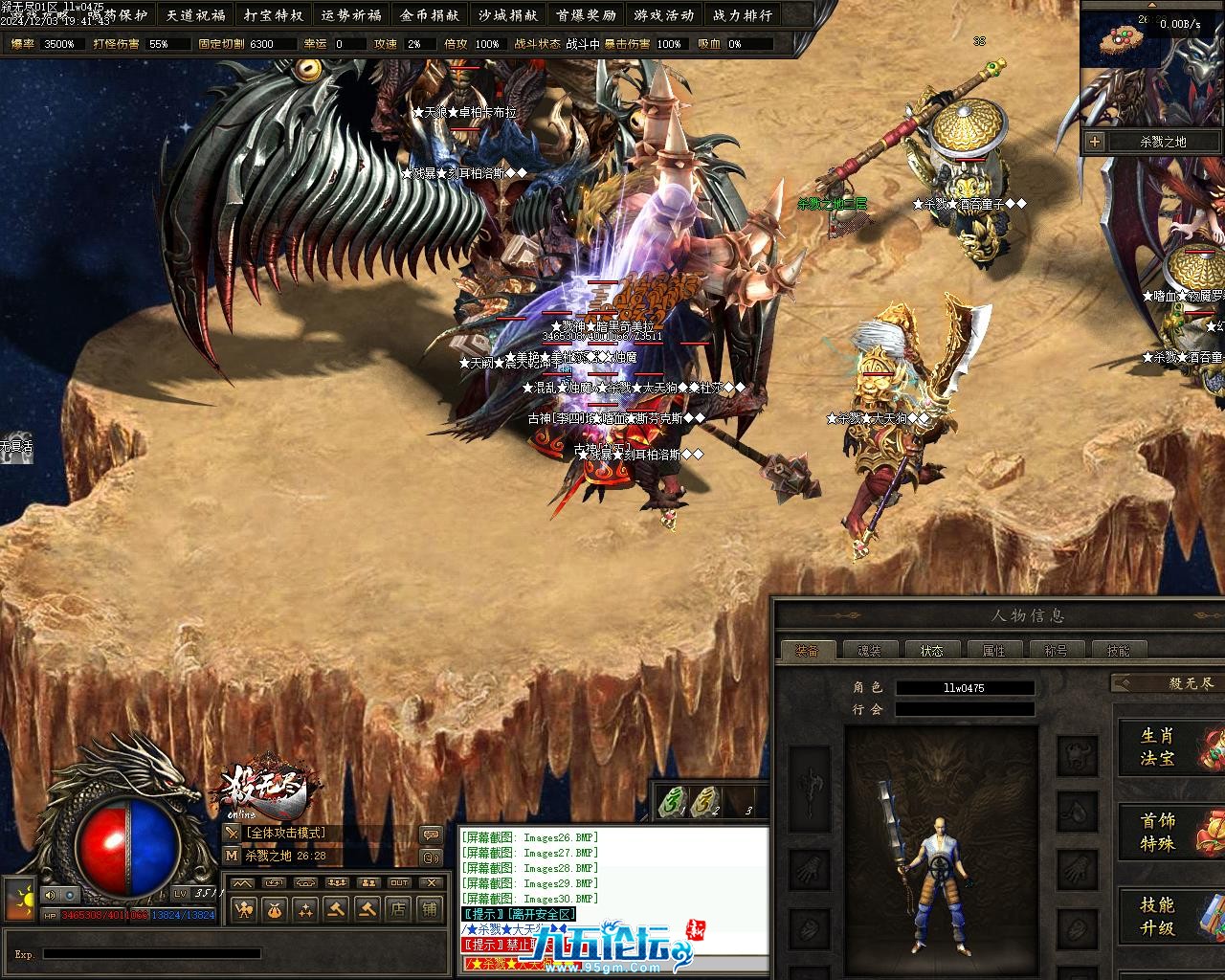The image size is (1225, 980).
Task: Click the OUT logout button
Action: (399, 882)
